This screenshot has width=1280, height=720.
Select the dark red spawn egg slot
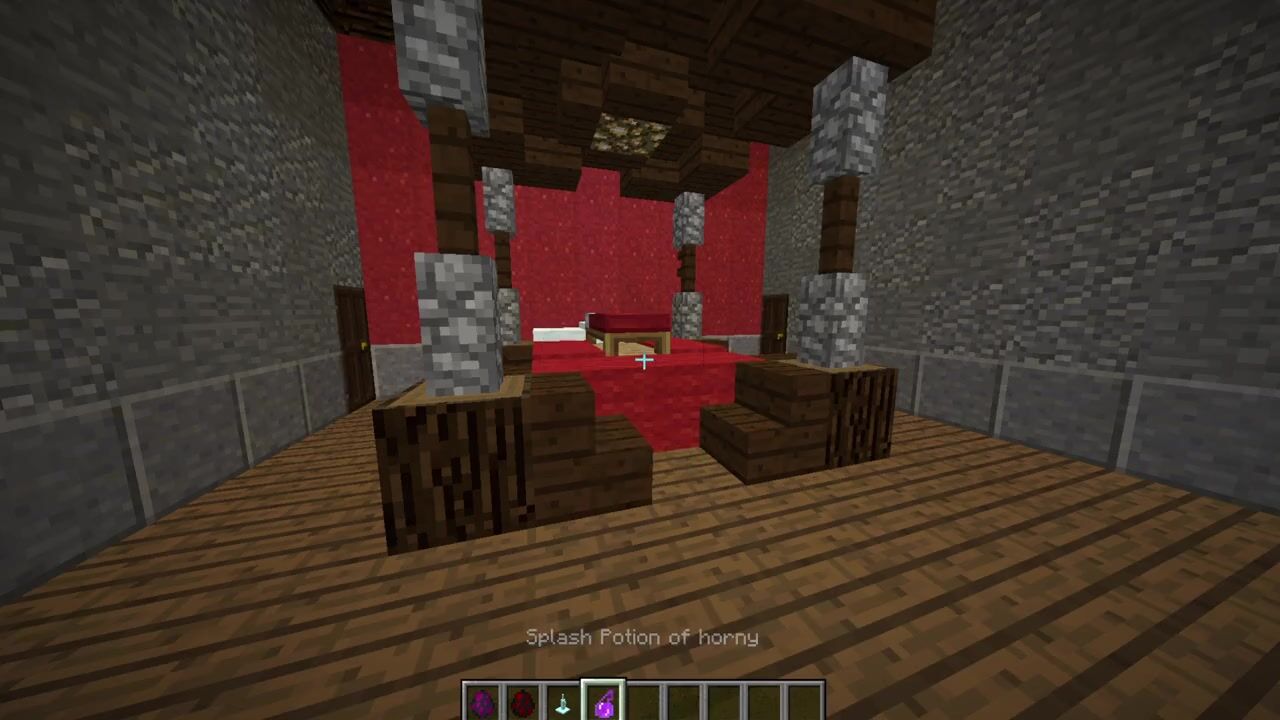522,703
